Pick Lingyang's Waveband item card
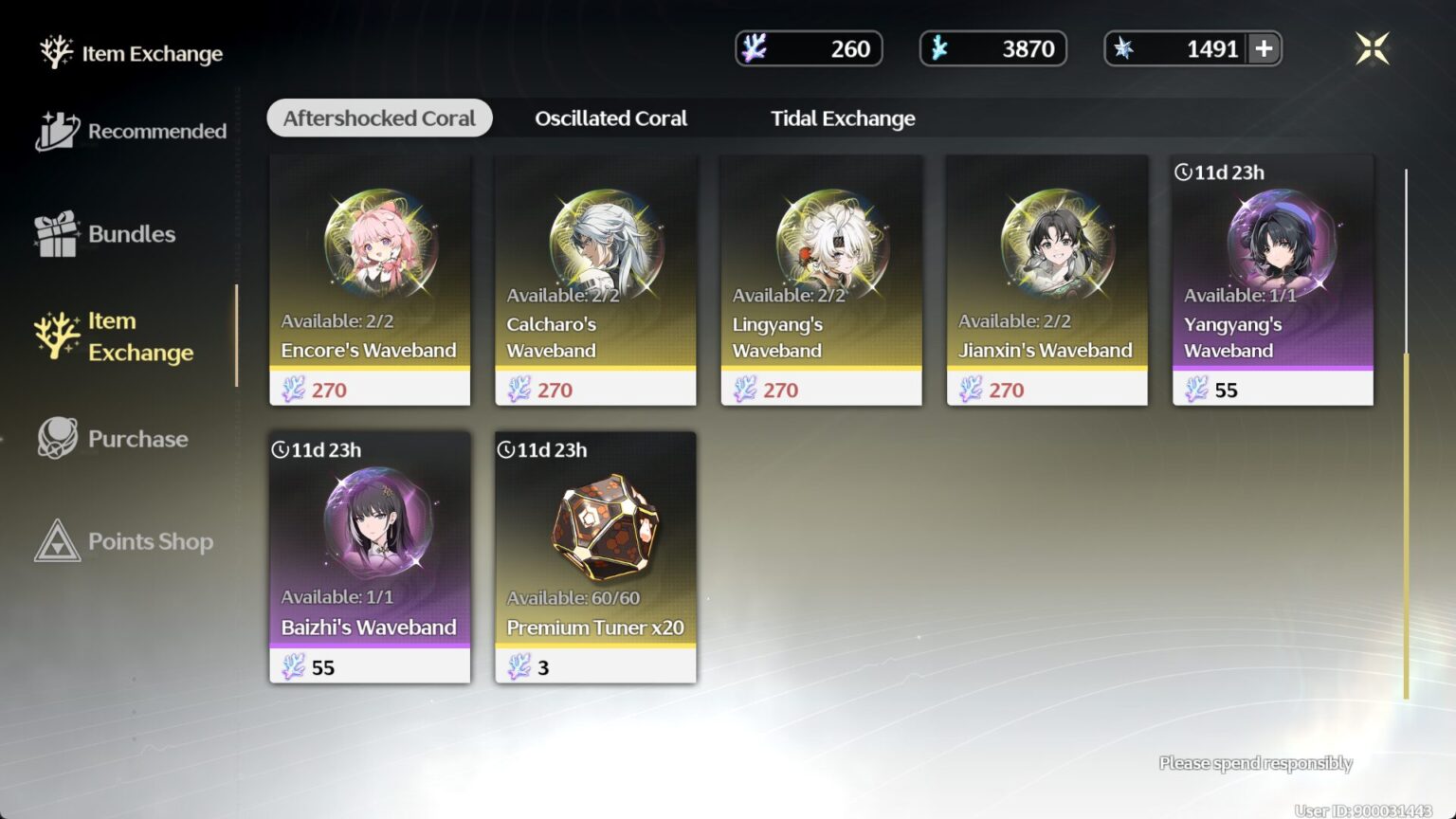Screen dimensions: 1456x819 (x=821, y=281)
